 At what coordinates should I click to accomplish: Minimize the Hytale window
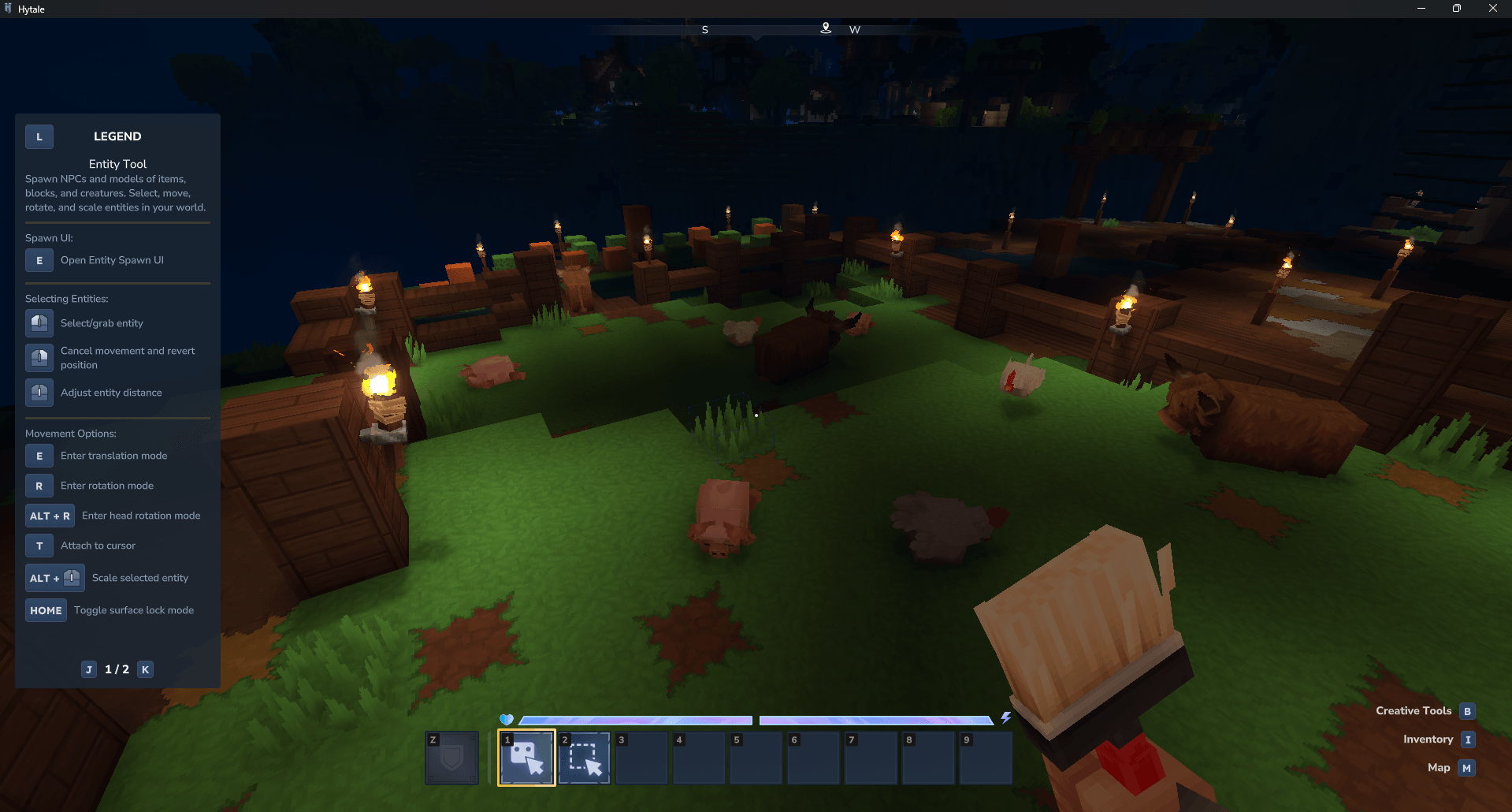[x=1421, y=9]
